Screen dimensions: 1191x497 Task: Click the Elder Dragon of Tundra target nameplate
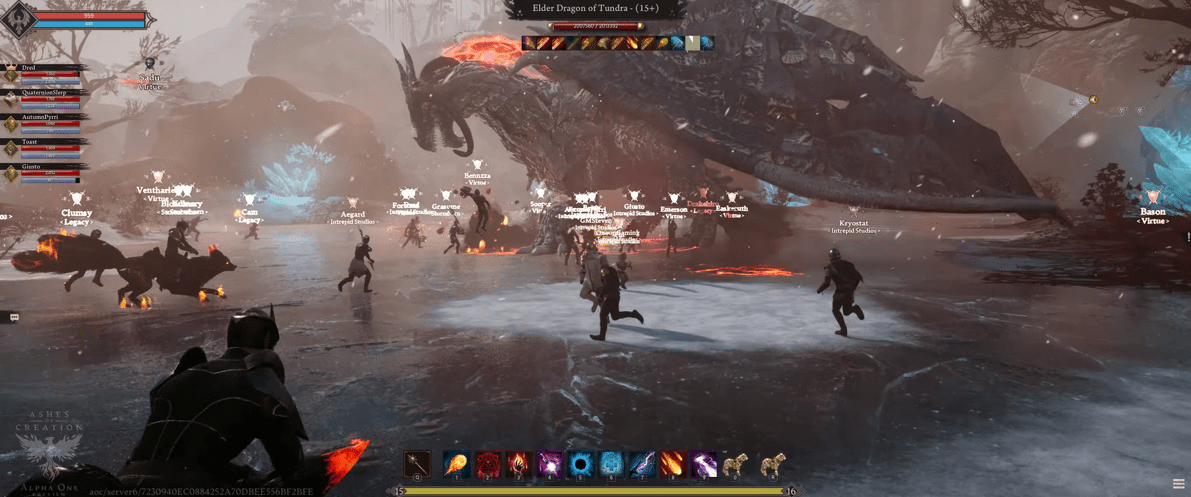point(595,9)
